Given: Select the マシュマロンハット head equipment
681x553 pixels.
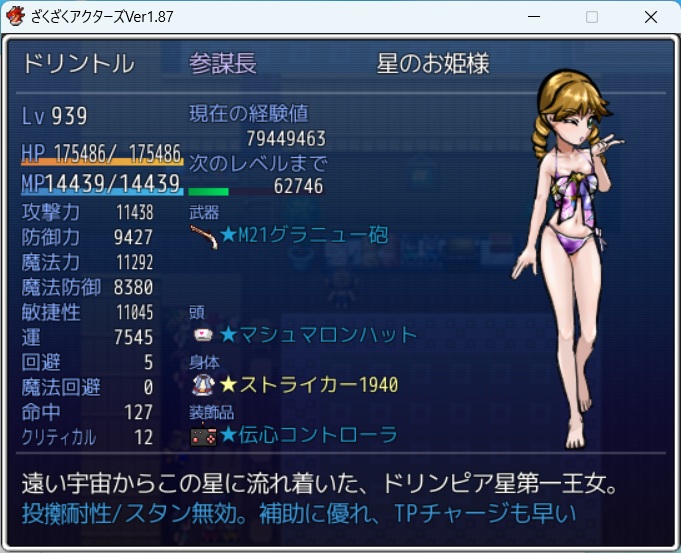Looking at the screenshot, I should 318,335.
